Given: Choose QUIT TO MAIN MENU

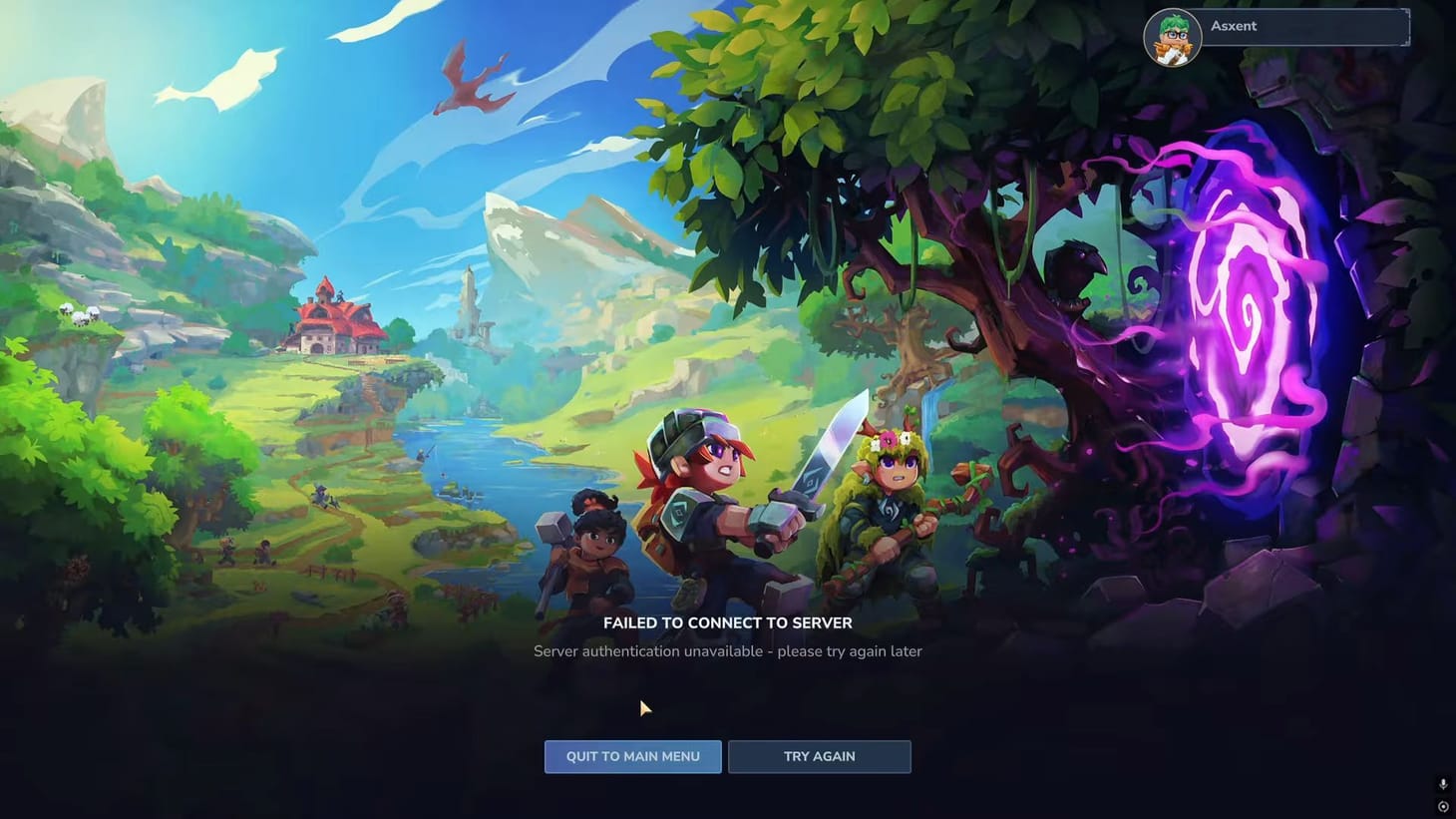Looking at the screenshot, I should point(632,756).
